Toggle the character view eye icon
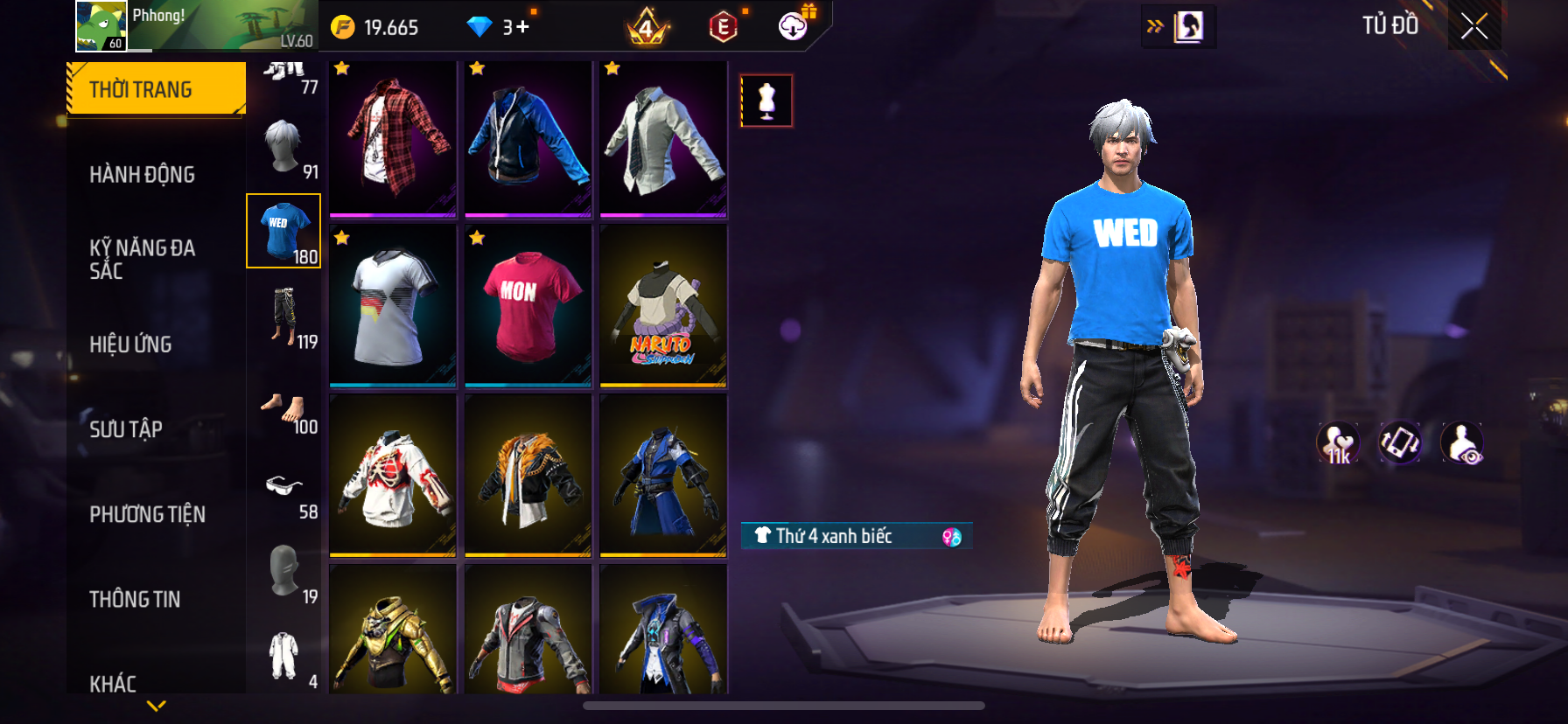This screenshot has width=1568, height=724. pos(1461,443)
